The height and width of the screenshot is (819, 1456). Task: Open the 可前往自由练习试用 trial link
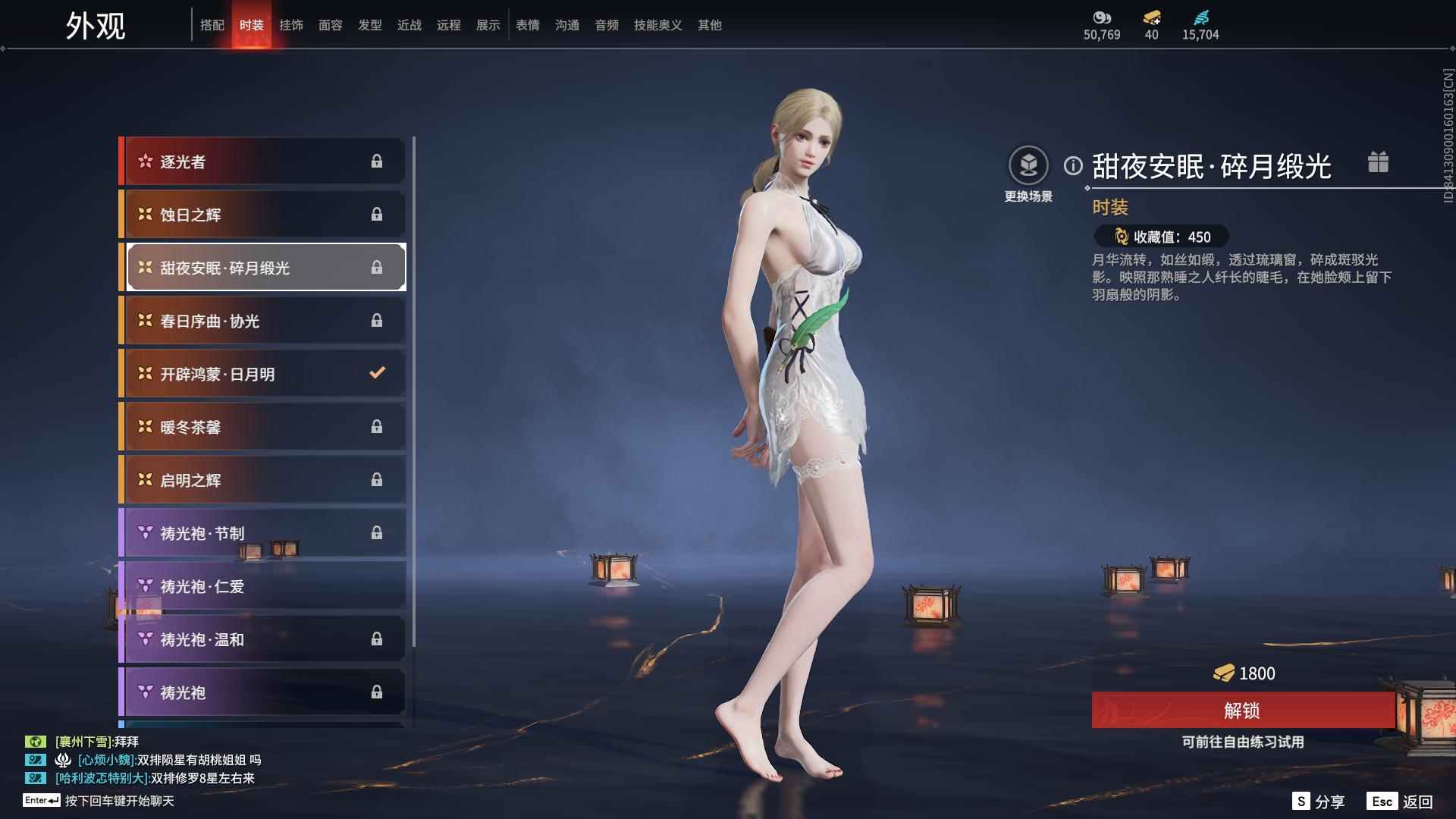click(x=1244, y=743)
